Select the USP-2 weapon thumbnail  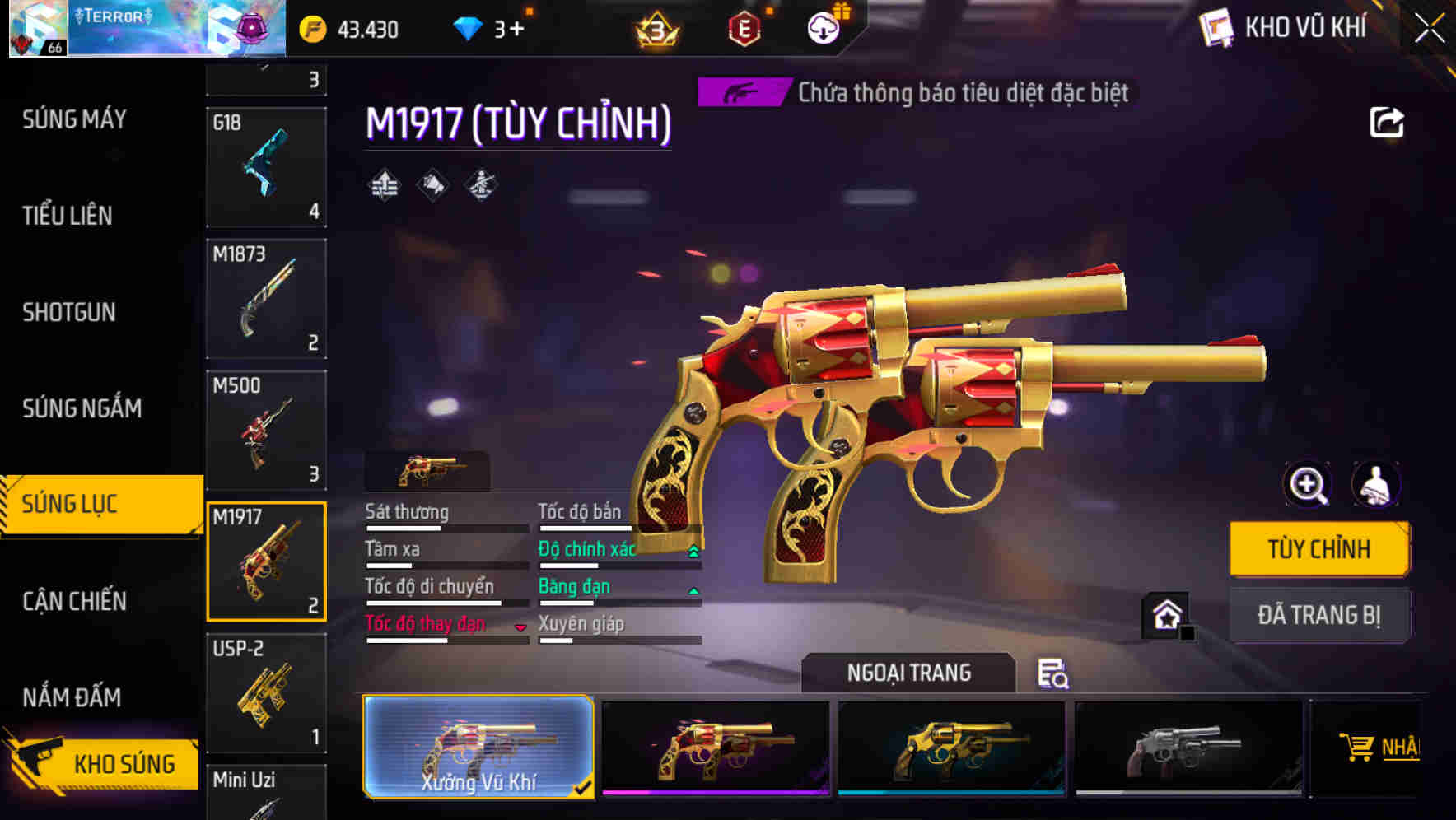point(266,694)
